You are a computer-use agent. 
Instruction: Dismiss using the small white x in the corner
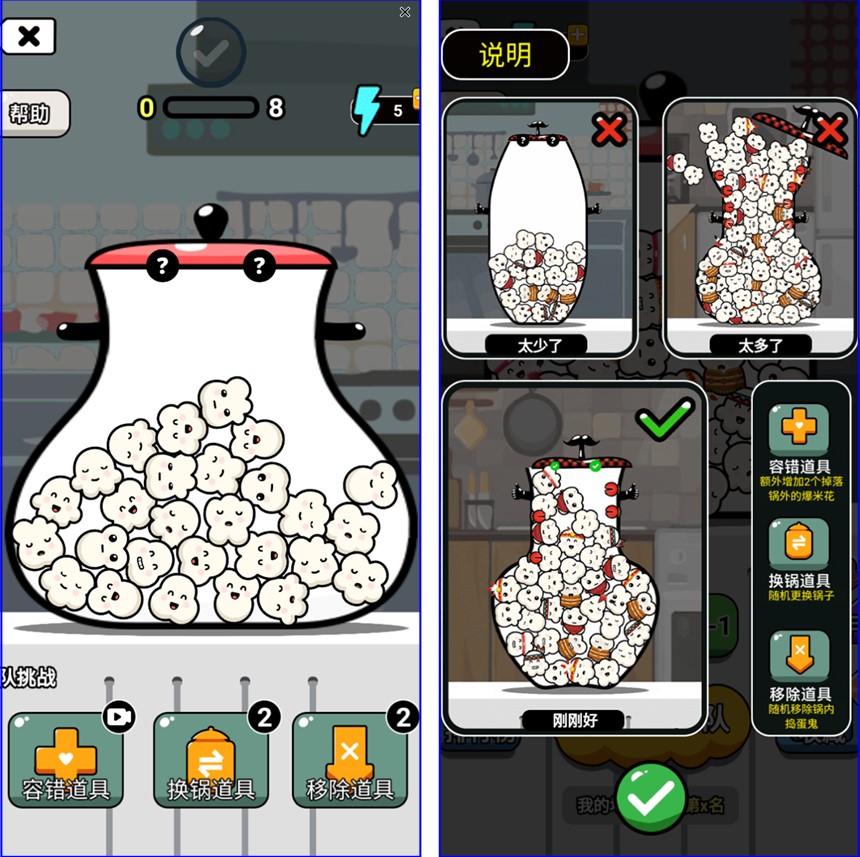[405, 12]
